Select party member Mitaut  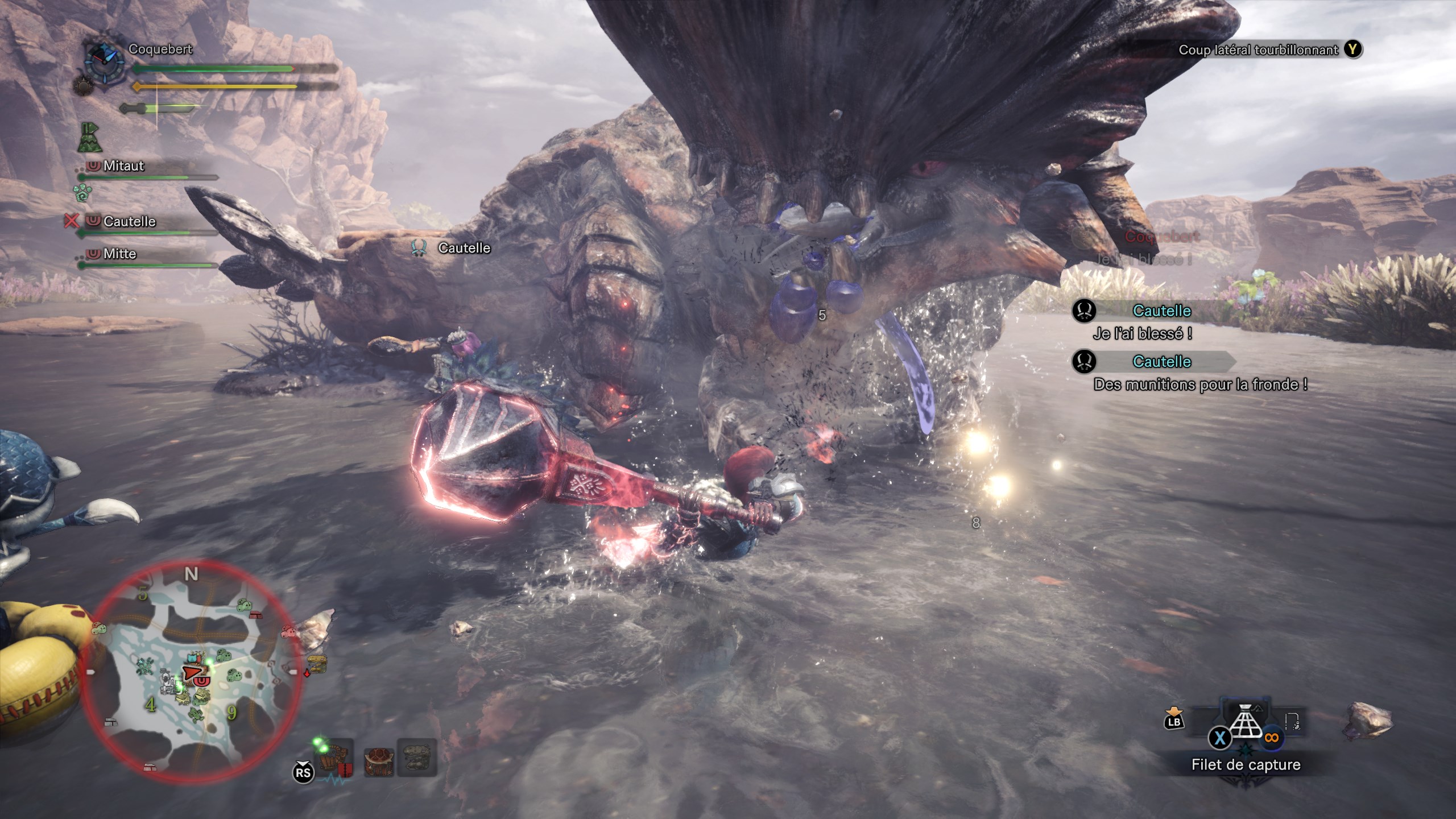click(x=123, y=166)
